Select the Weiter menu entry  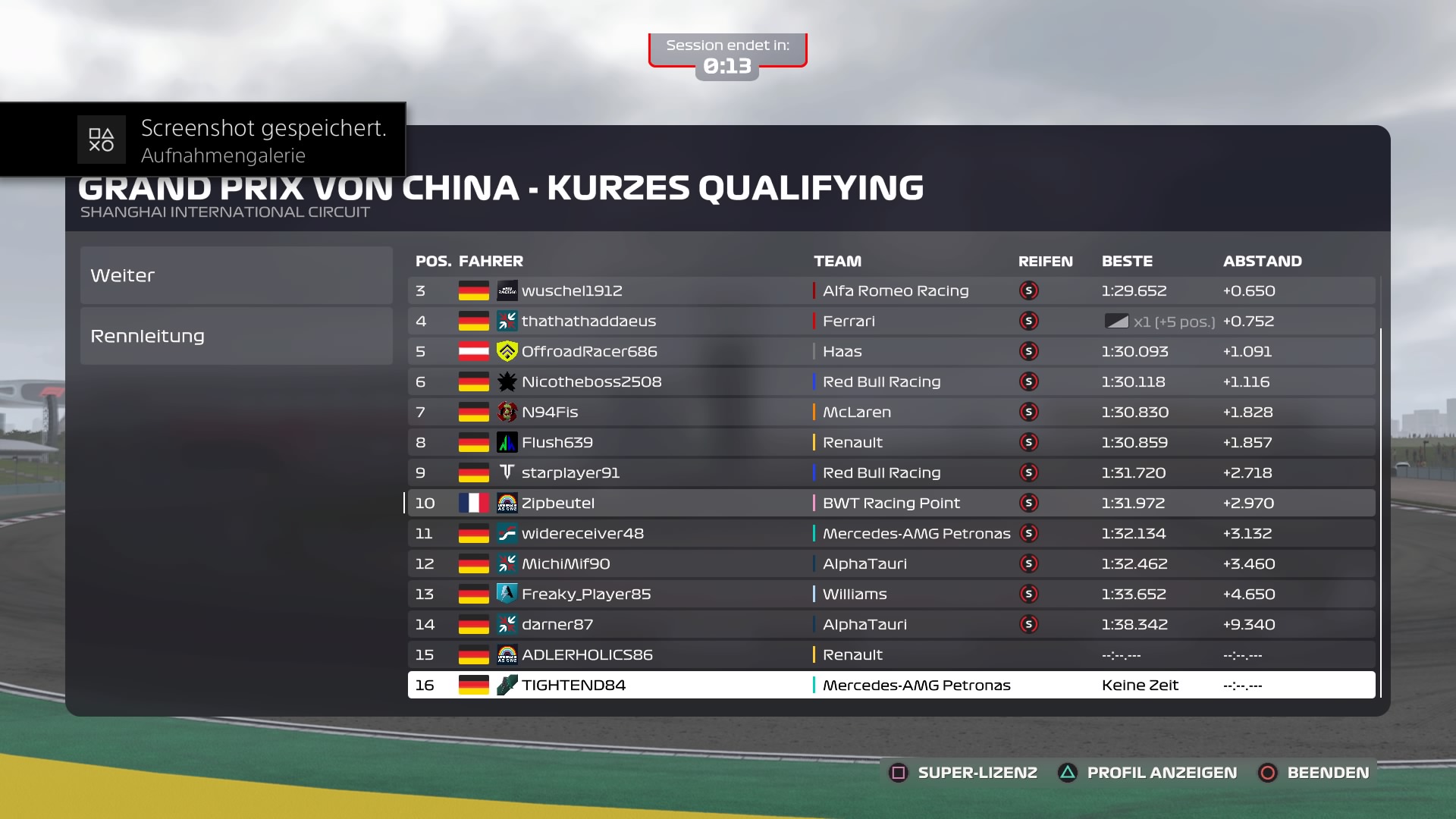[x=236, y=275]
